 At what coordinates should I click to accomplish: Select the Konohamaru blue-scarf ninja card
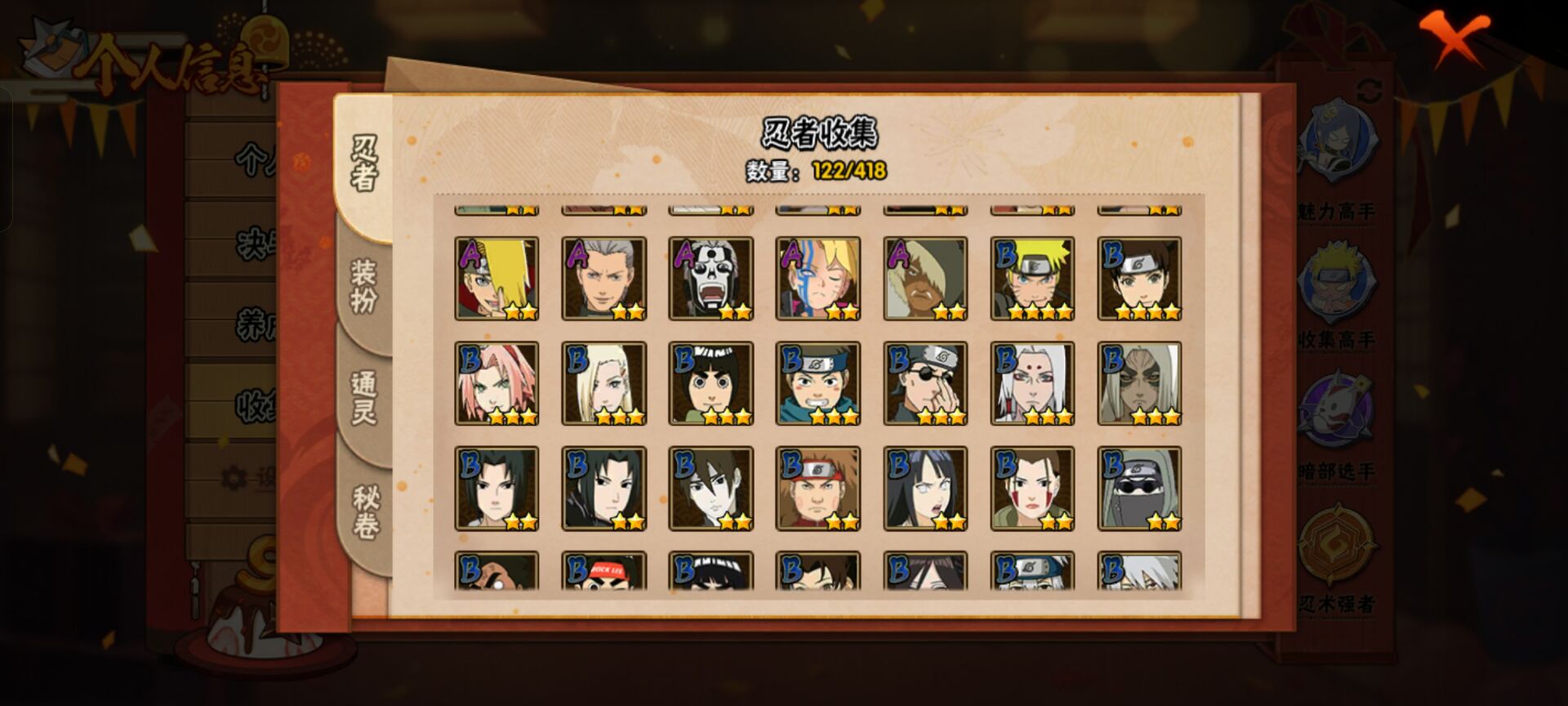[x=817, y=383]
